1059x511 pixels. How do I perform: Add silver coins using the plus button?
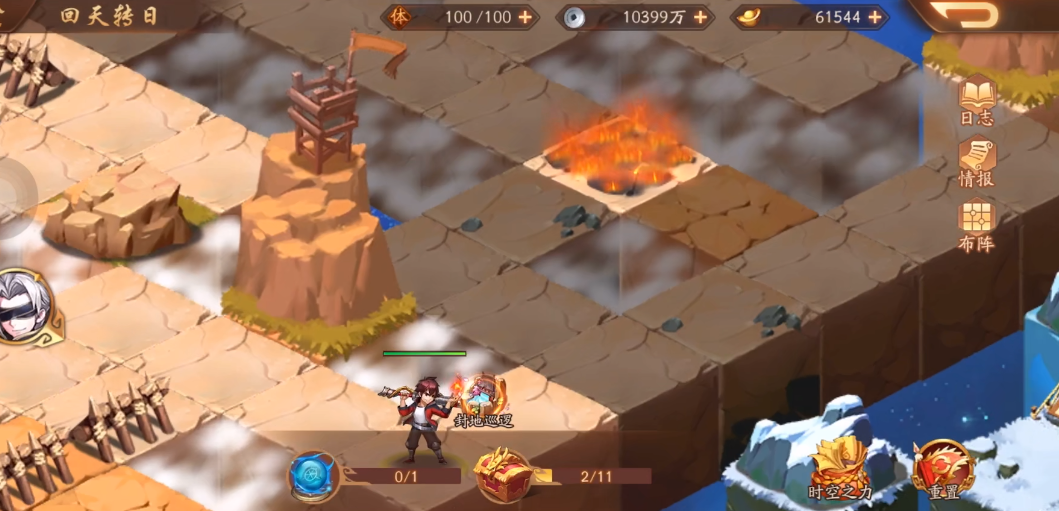pyautogui.click(x=699, y=17)
